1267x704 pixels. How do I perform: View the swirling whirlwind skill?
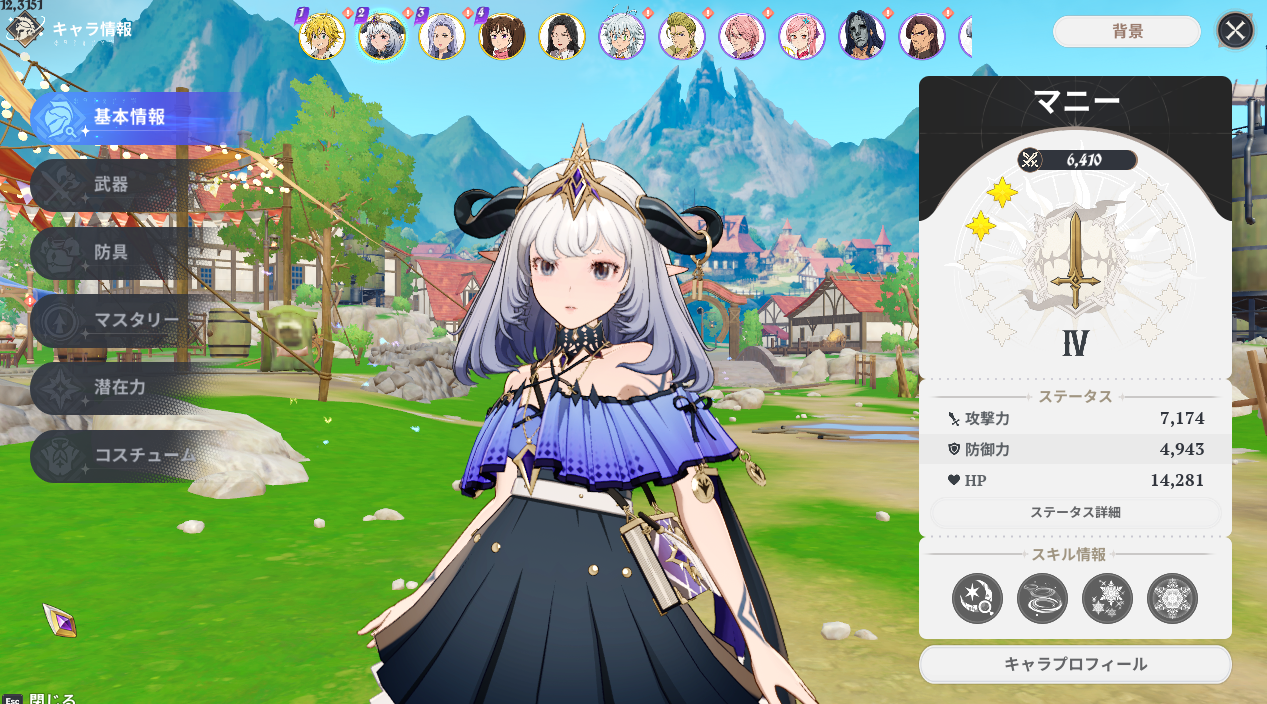[1042, 599]
